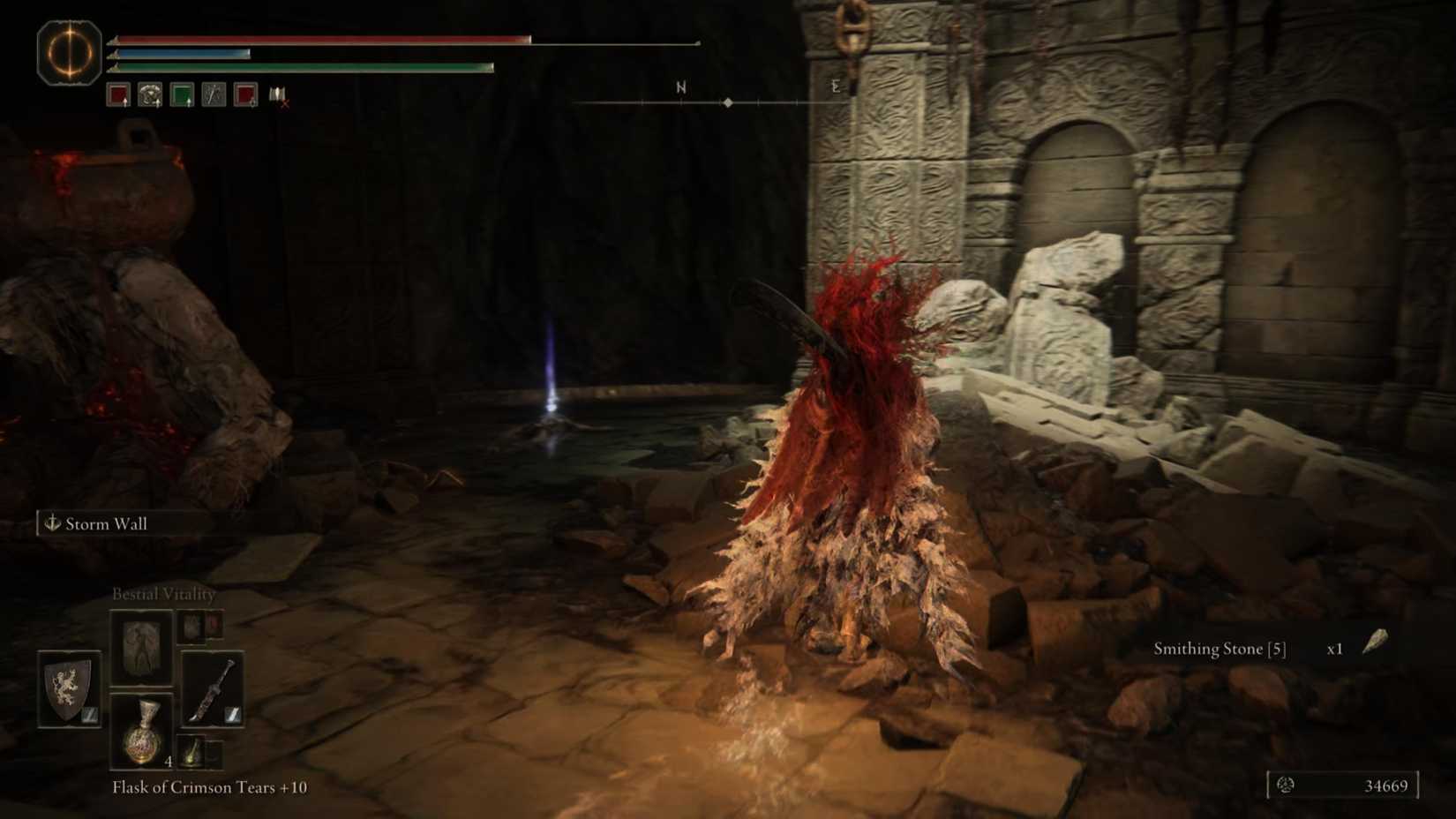This screenshot has height=819, width=1456.
Task: Click the diamond marker on the compass
Action: (x=728, y=101)
